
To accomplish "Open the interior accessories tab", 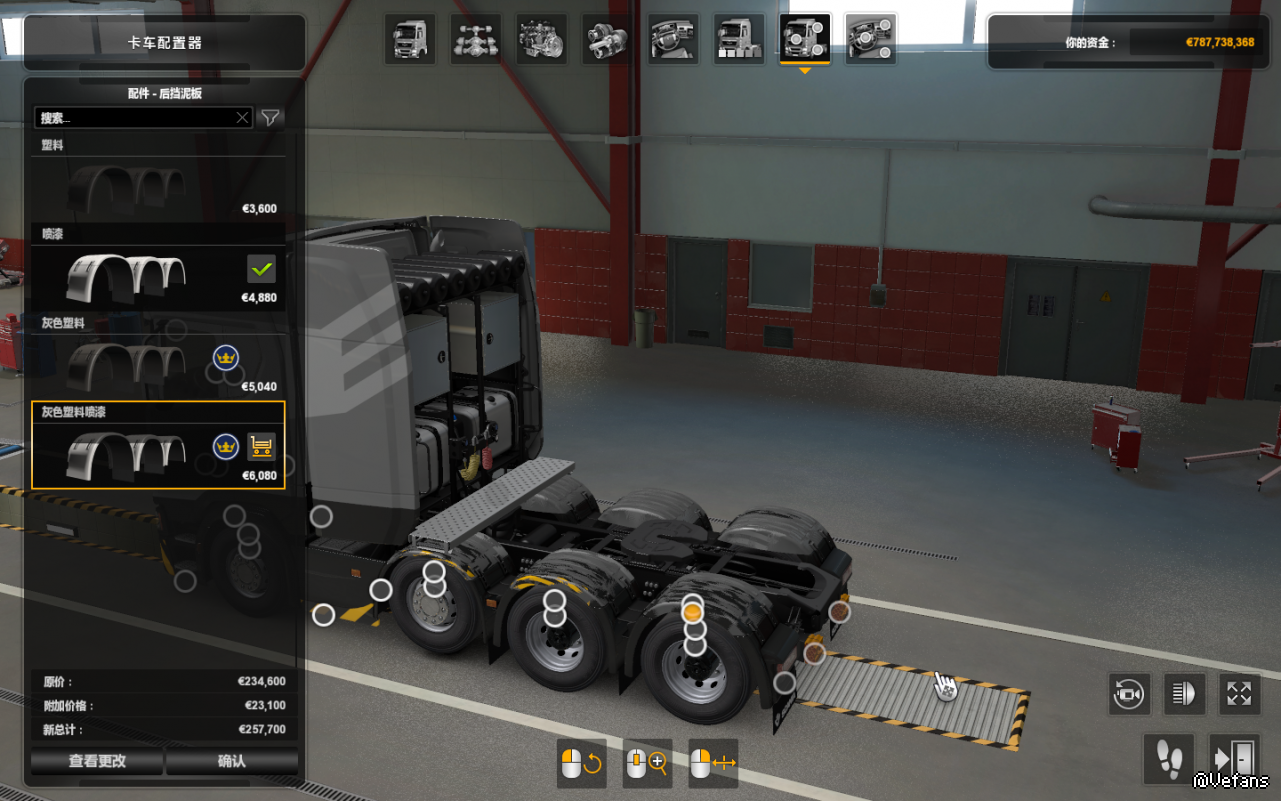I will [x=871, y=39].
